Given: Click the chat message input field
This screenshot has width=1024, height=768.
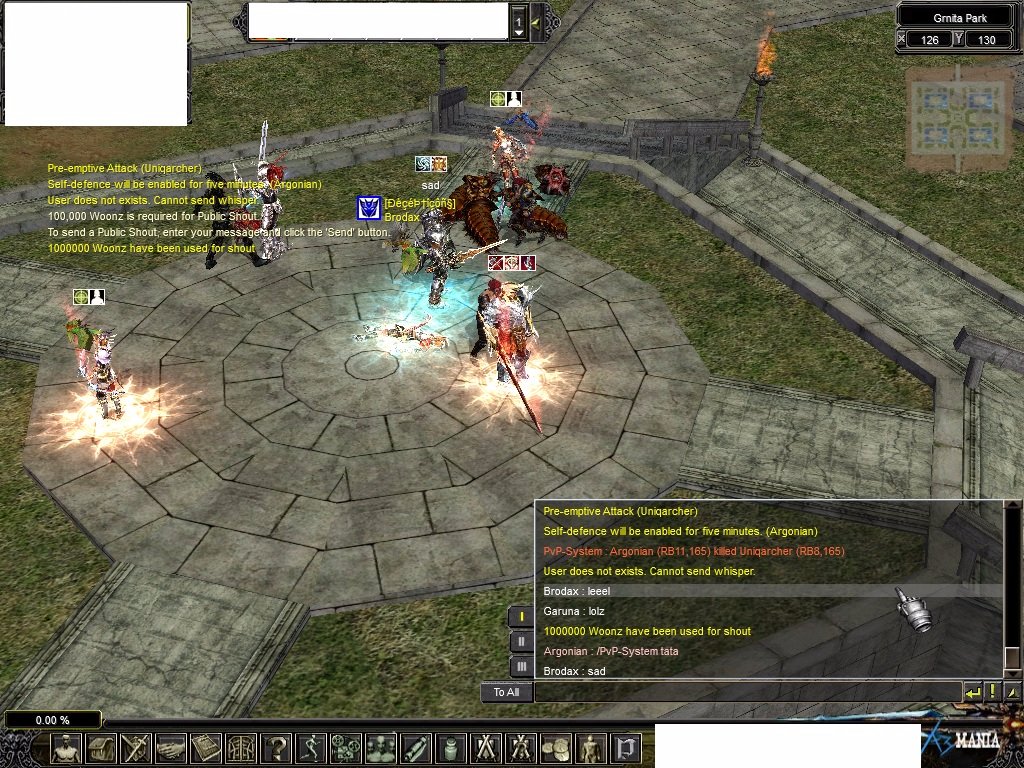Looking at the screenshot, I should pyautogui.click(x=746, y=692).
